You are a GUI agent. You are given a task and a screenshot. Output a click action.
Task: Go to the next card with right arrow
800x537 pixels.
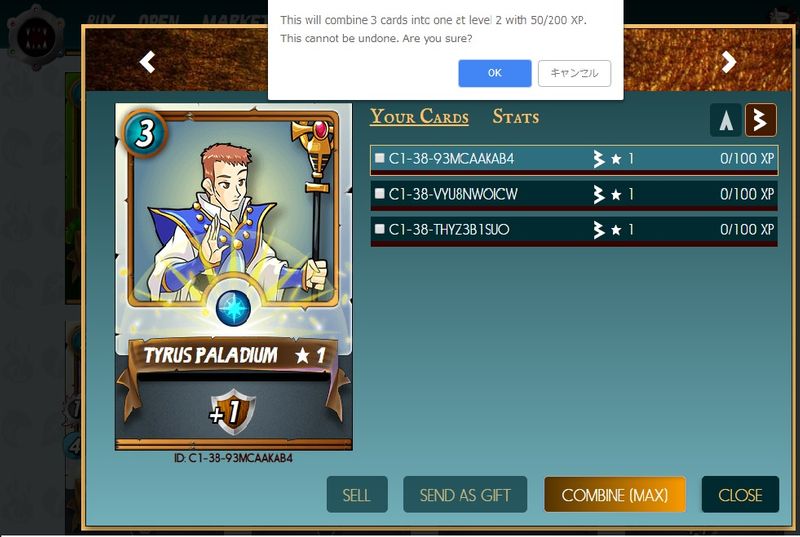click(729, 62)
